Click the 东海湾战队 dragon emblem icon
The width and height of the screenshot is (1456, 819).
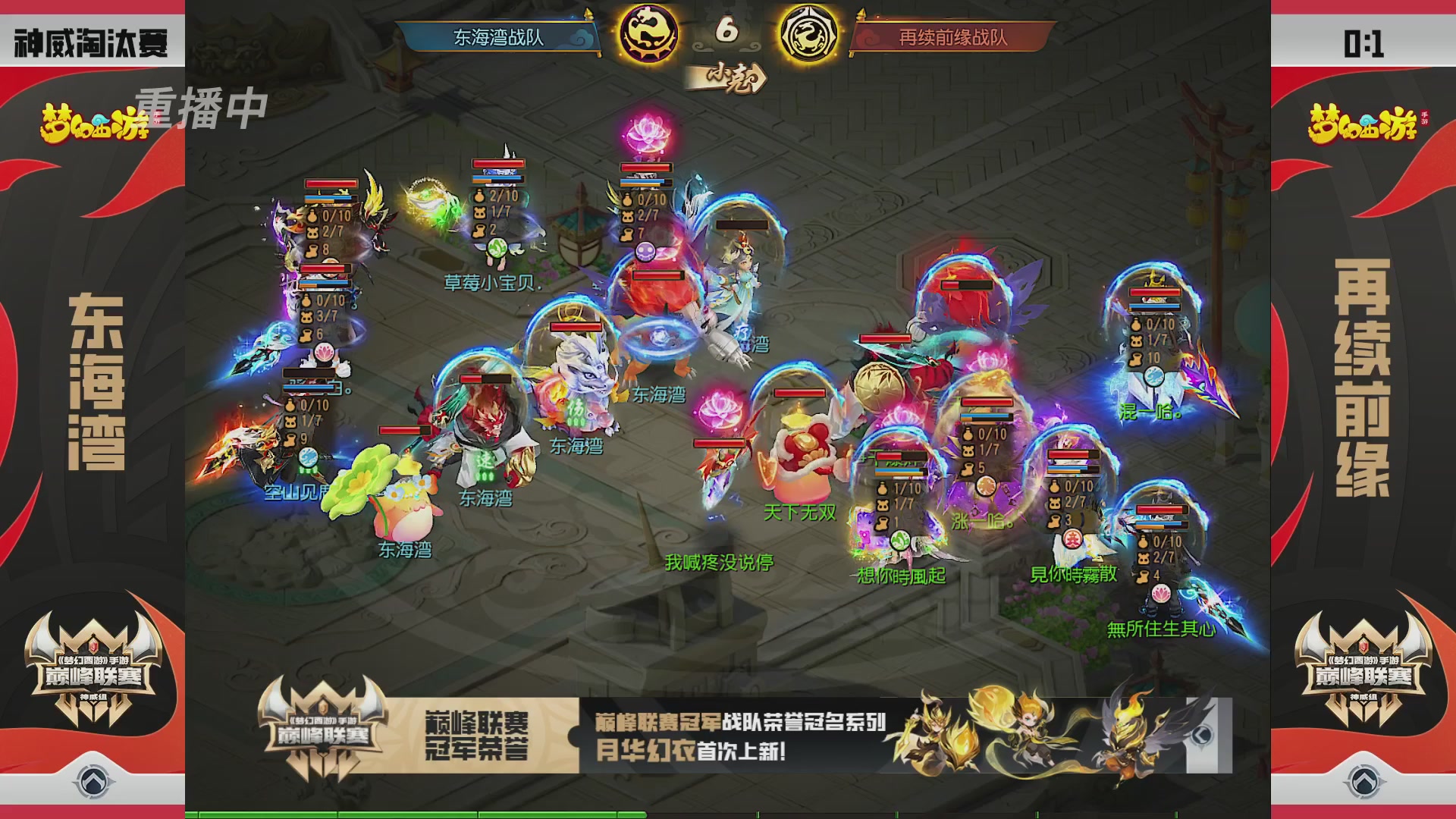click(648, 32)
